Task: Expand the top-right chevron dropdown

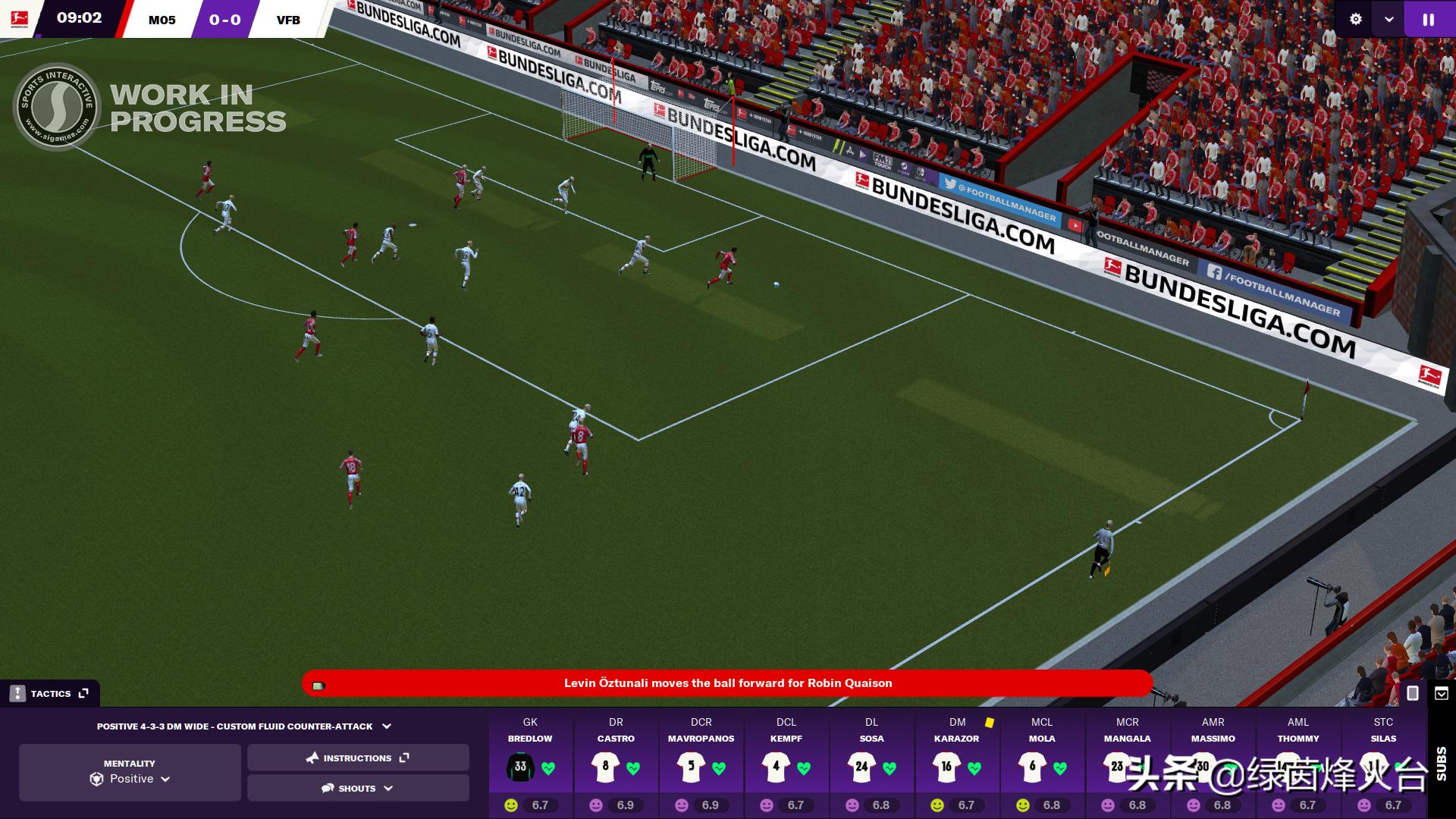Action: [1389, 20]
